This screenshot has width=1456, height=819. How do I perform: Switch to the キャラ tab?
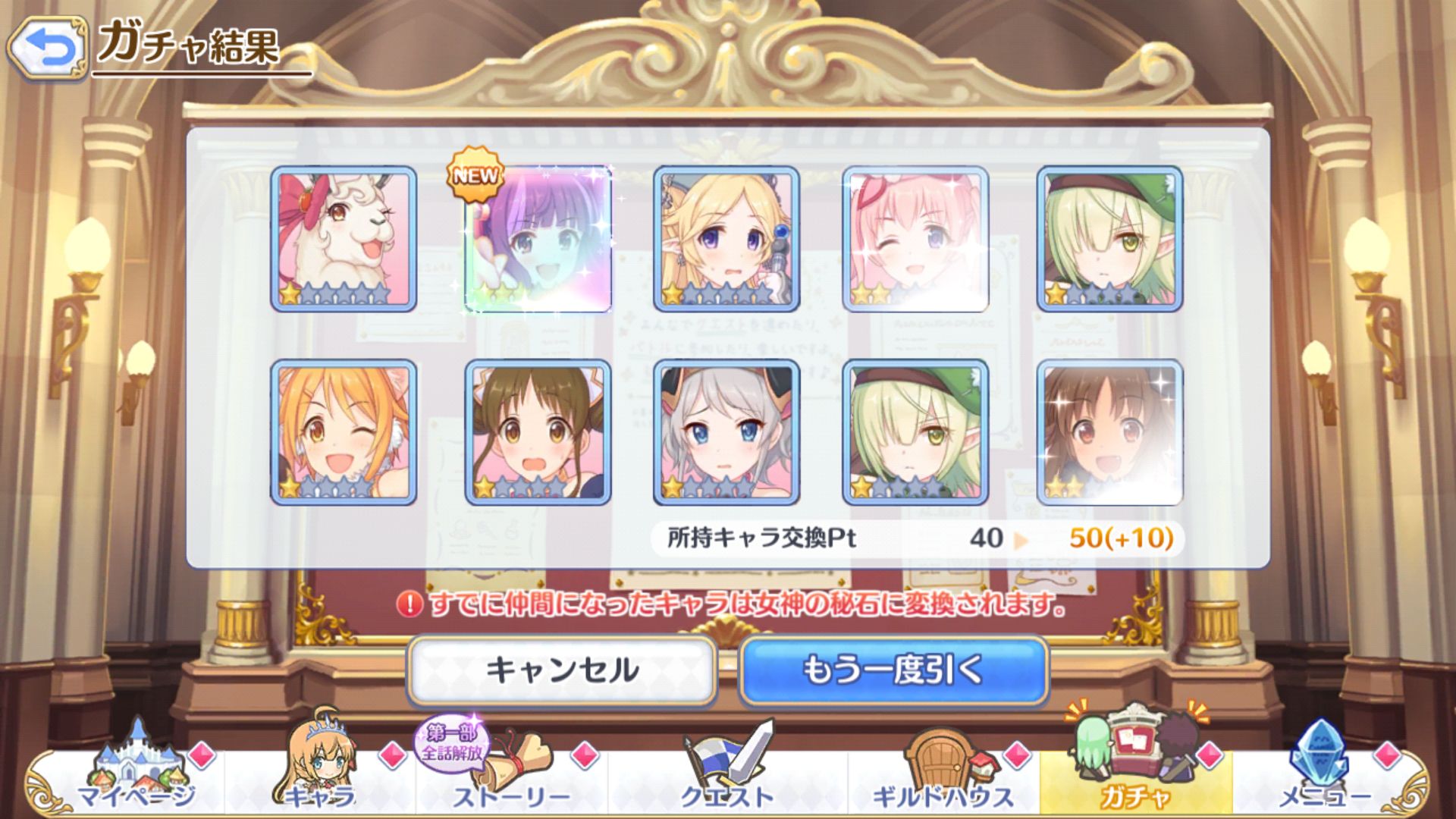coord(320,773)
